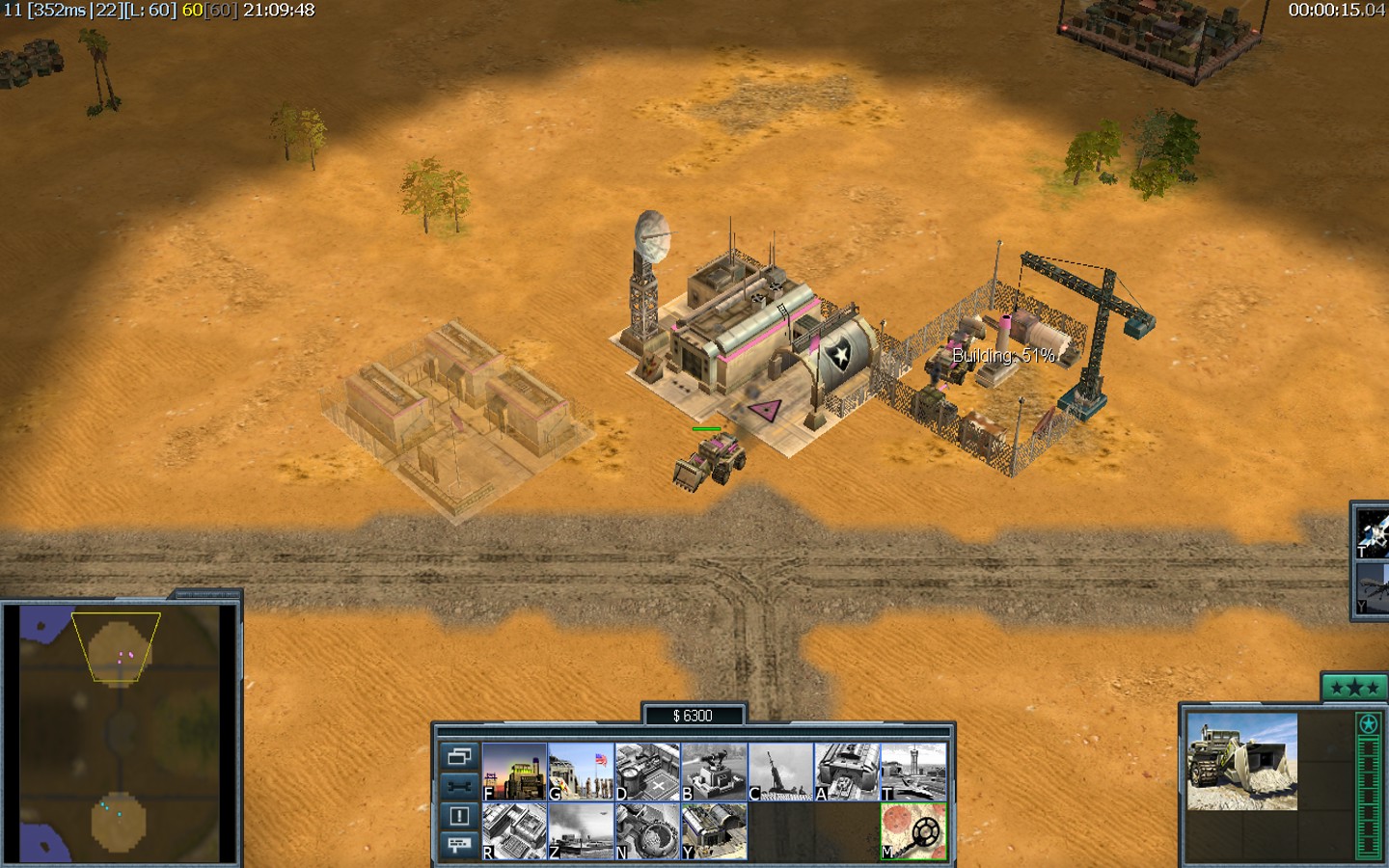
Task: Click the exclamation mark button
Action: point(458,816)
